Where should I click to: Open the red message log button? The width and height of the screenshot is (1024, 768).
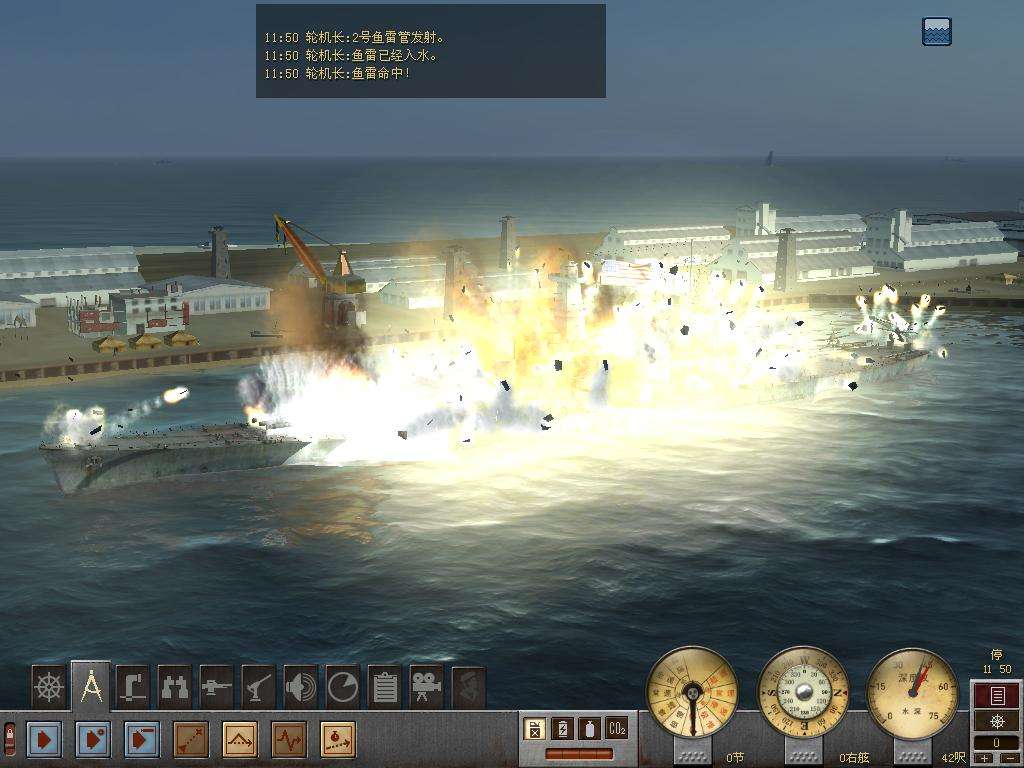(x=997, y=695)
